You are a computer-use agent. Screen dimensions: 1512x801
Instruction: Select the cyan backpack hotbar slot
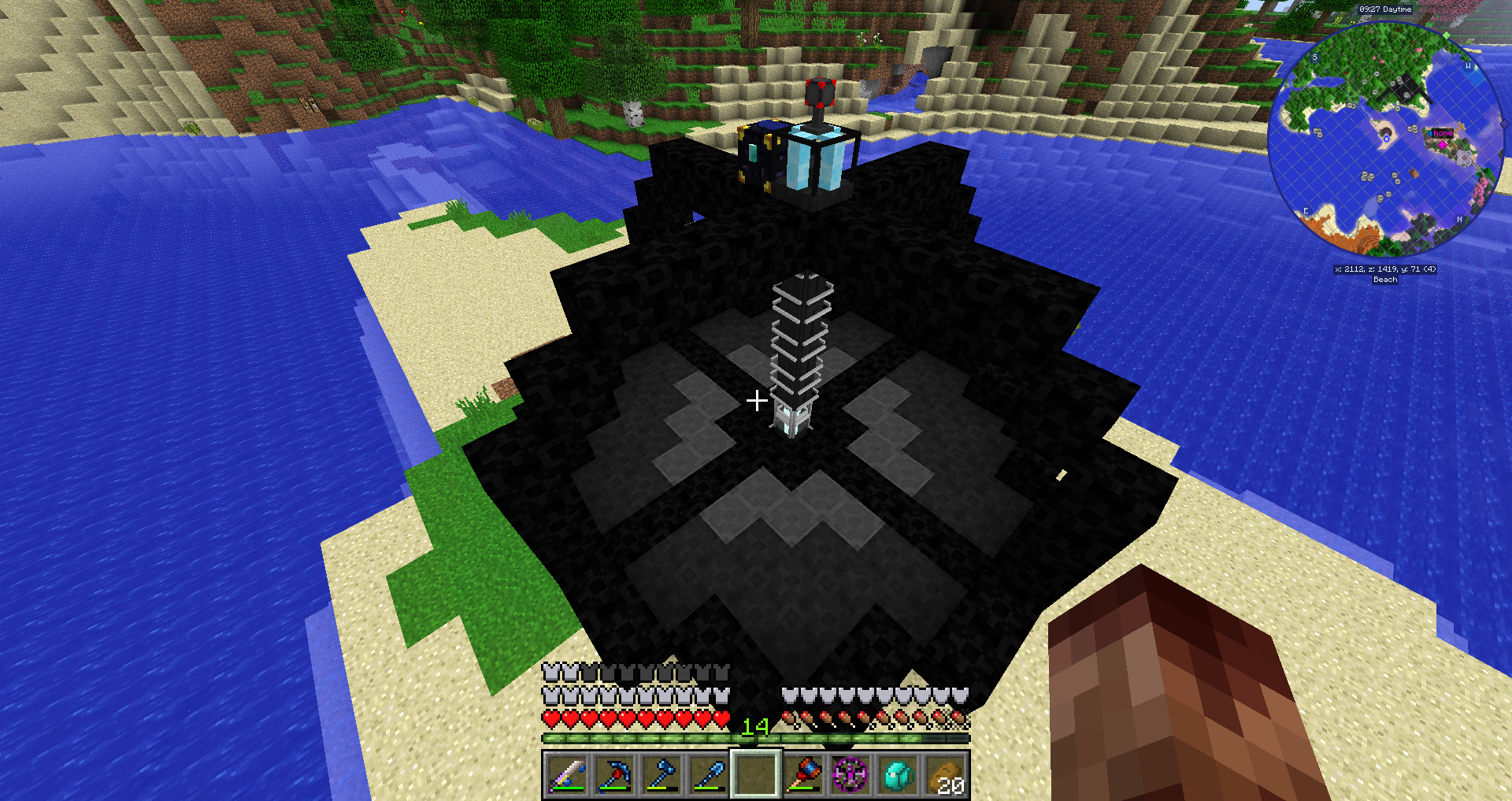[899, 774]
